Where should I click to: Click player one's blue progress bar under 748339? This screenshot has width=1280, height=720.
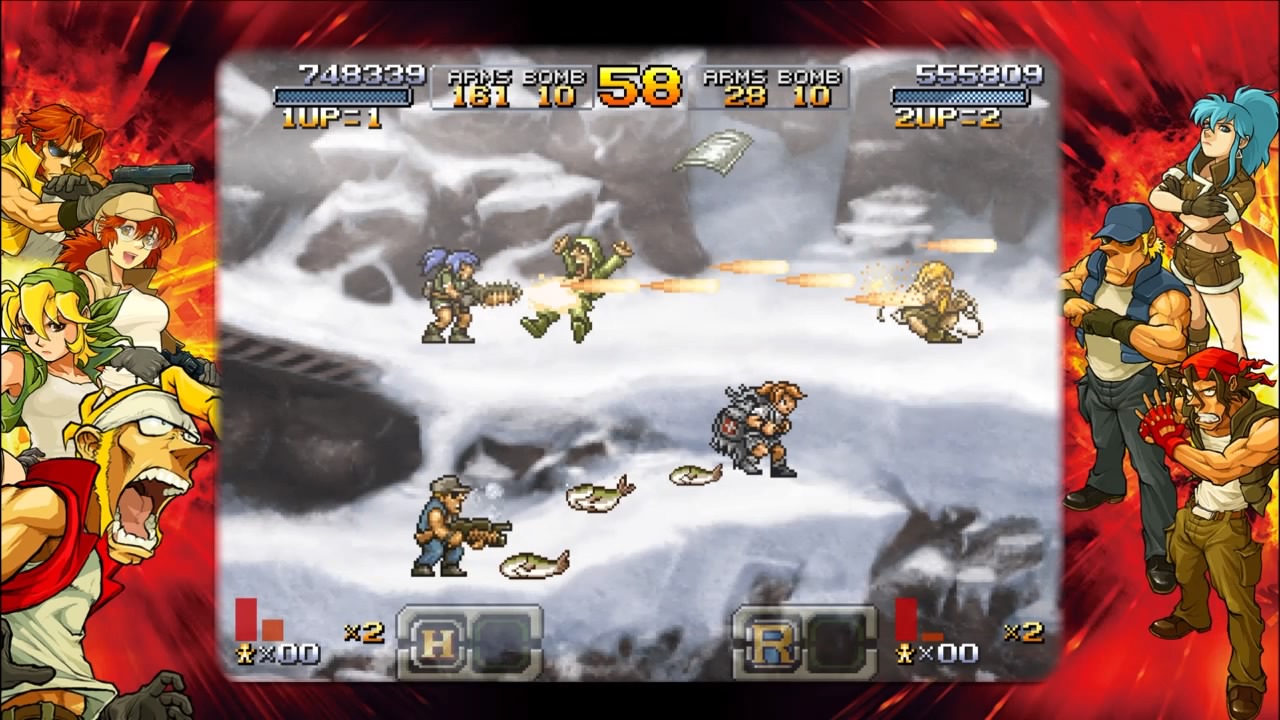[345, 98]
